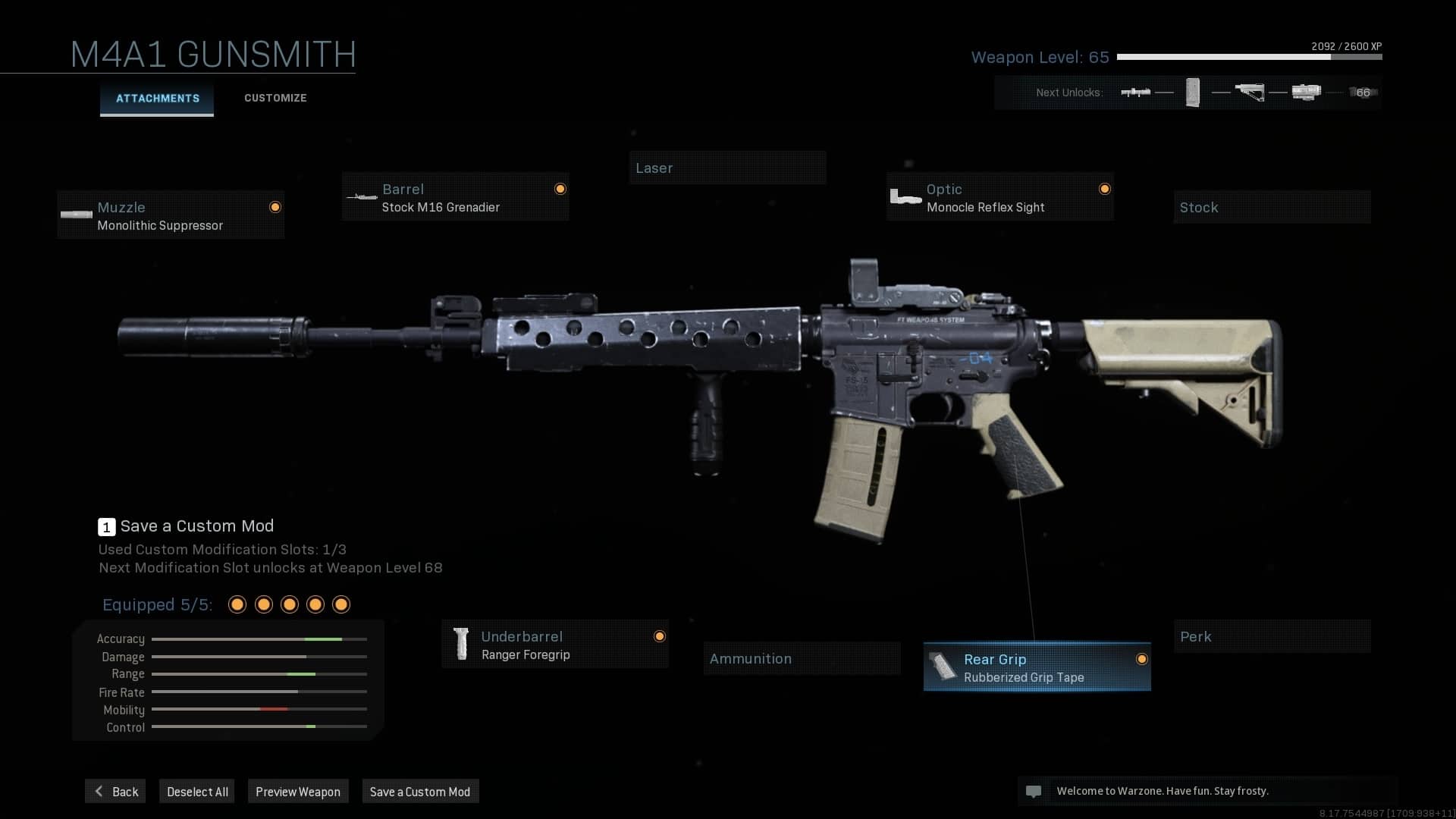Open the empty Stock slot

[x=1272, y=207]
